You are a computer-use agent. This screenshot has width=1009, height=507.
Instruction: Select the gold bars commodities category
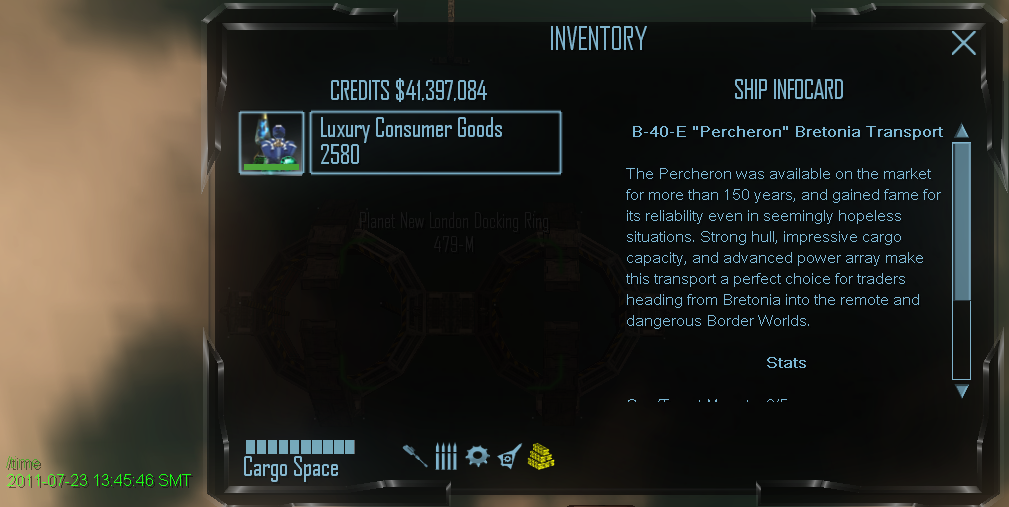tap(541, 457)
